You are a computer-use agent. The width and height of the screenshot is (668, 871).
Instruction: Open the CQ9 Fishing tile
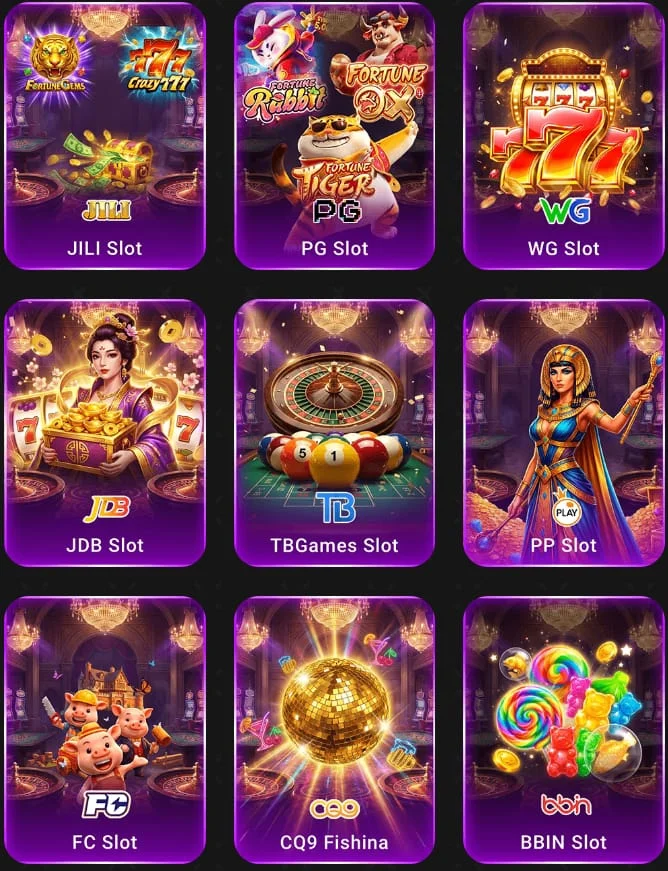pos(334,730)
